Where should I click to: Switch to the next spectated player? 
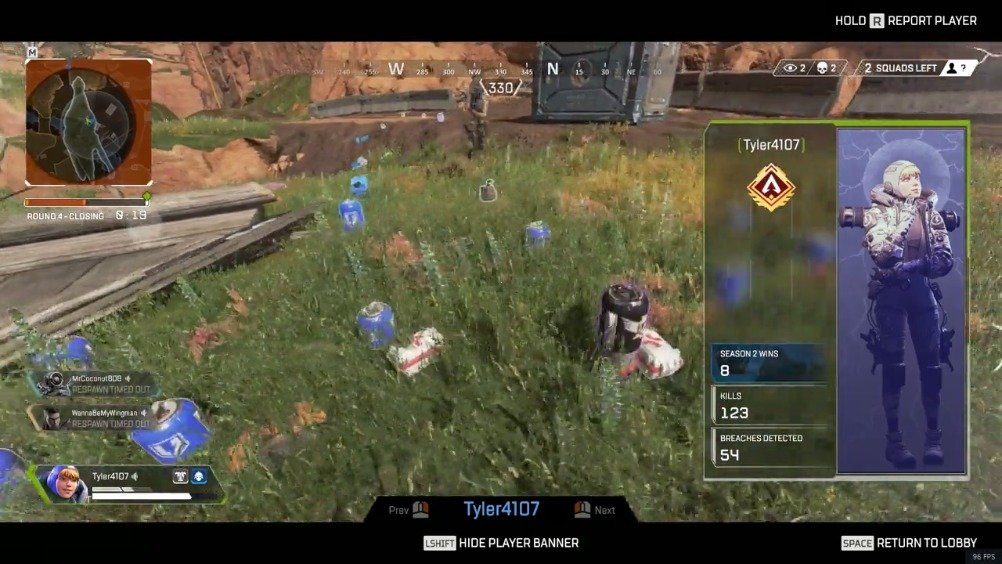(x=594, y=510)
